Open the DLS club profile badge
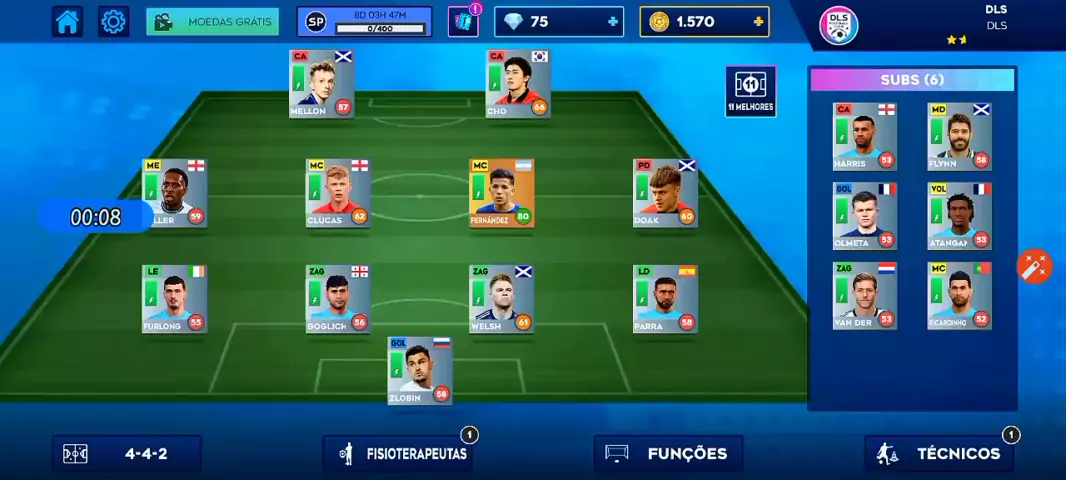1066x480 pixels. coord(838,26)
